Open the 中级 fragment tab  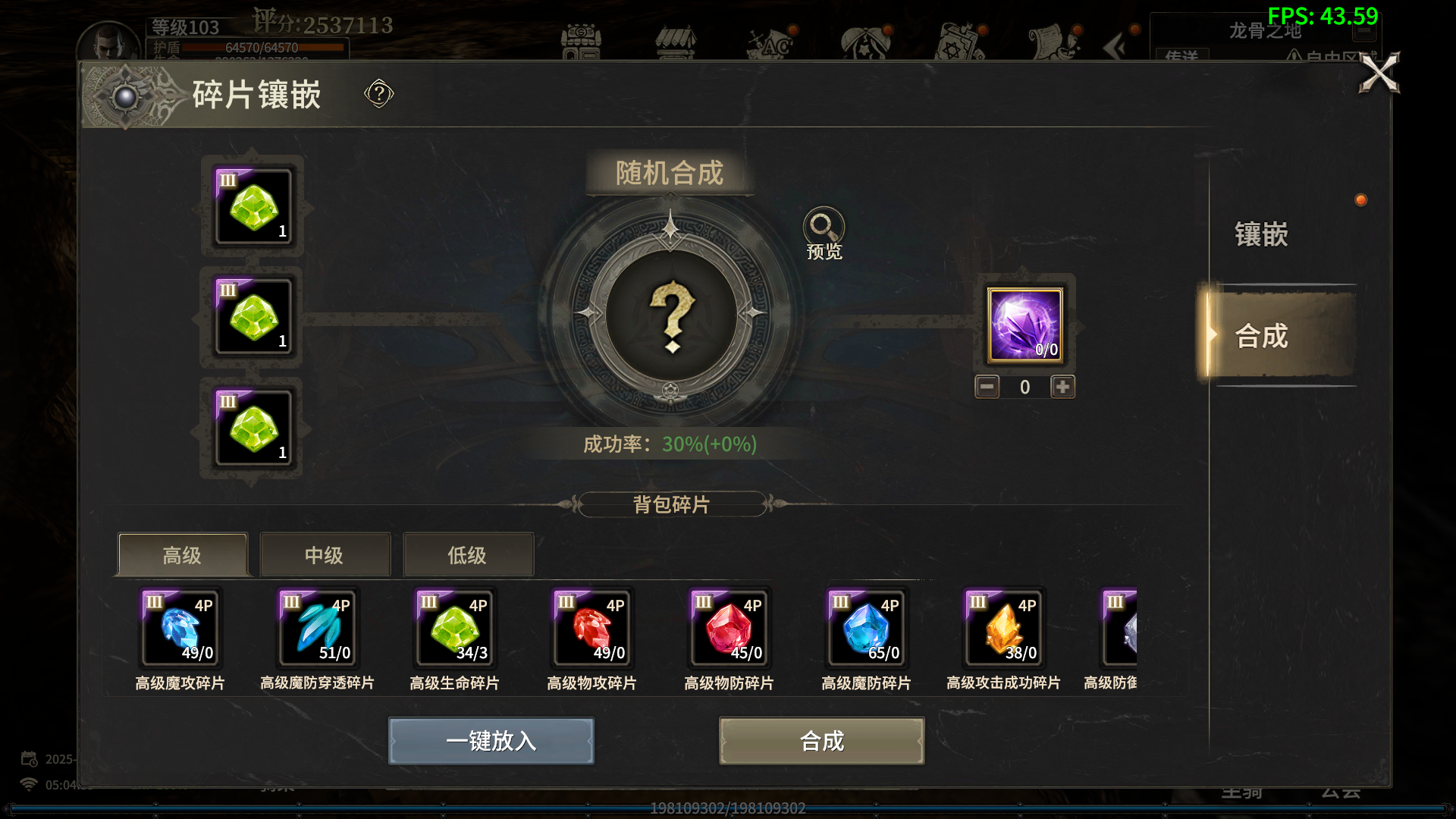coord(325,555)
